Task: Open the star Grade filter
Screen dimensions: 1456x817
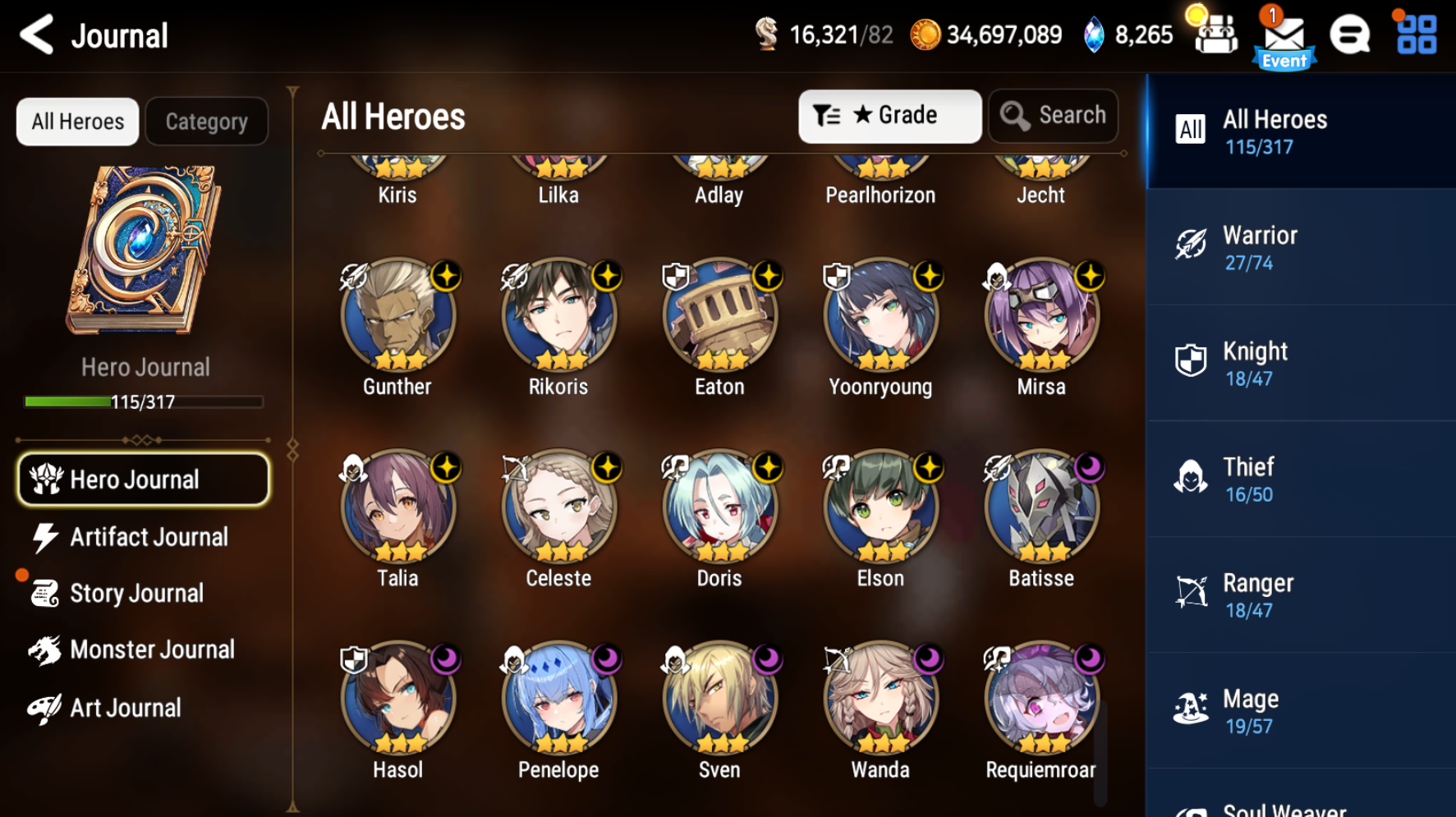Action: point(890,115)
